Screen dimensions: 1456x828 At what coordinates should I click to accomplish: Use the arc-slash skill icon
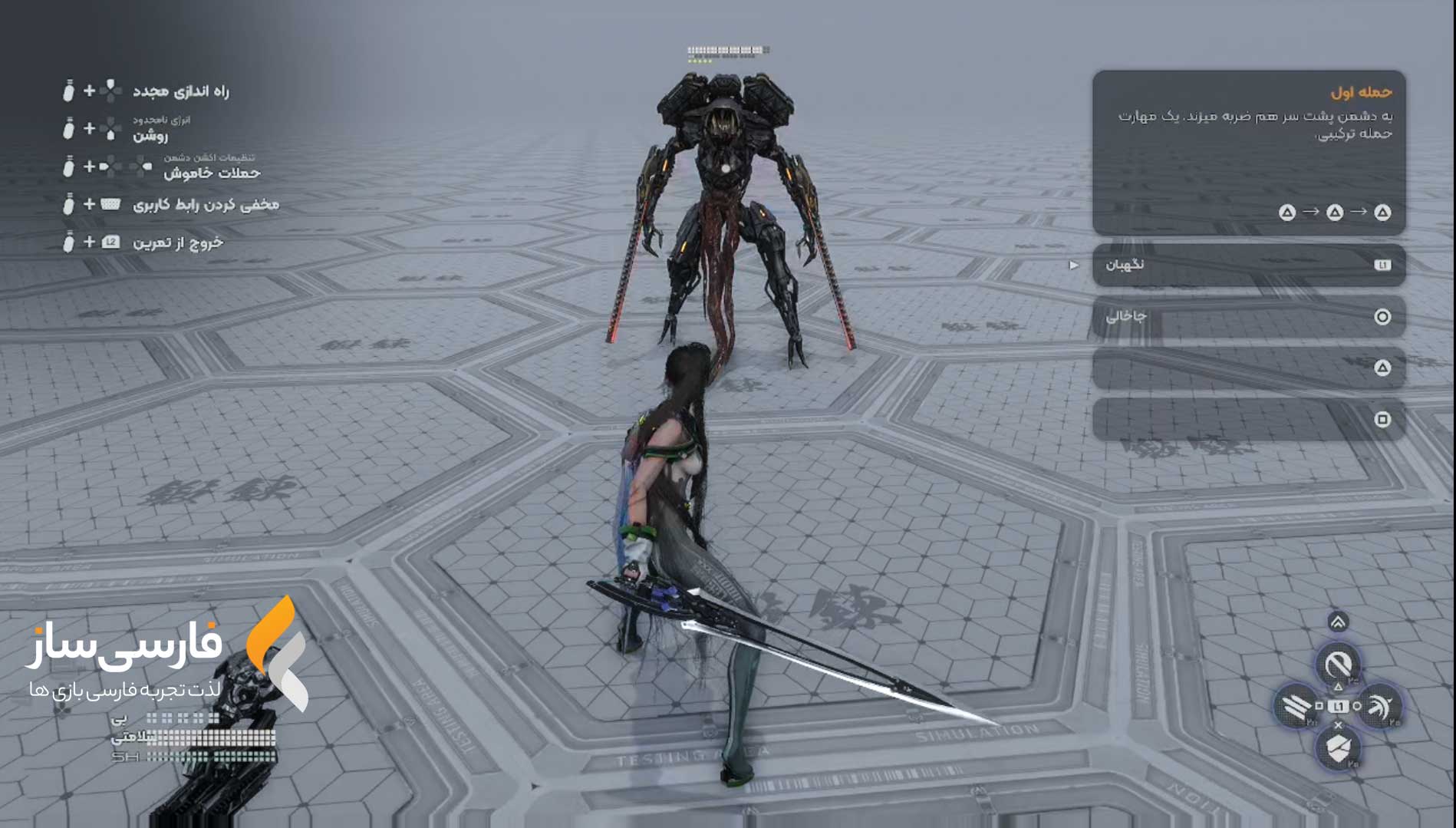[1380, 706]
